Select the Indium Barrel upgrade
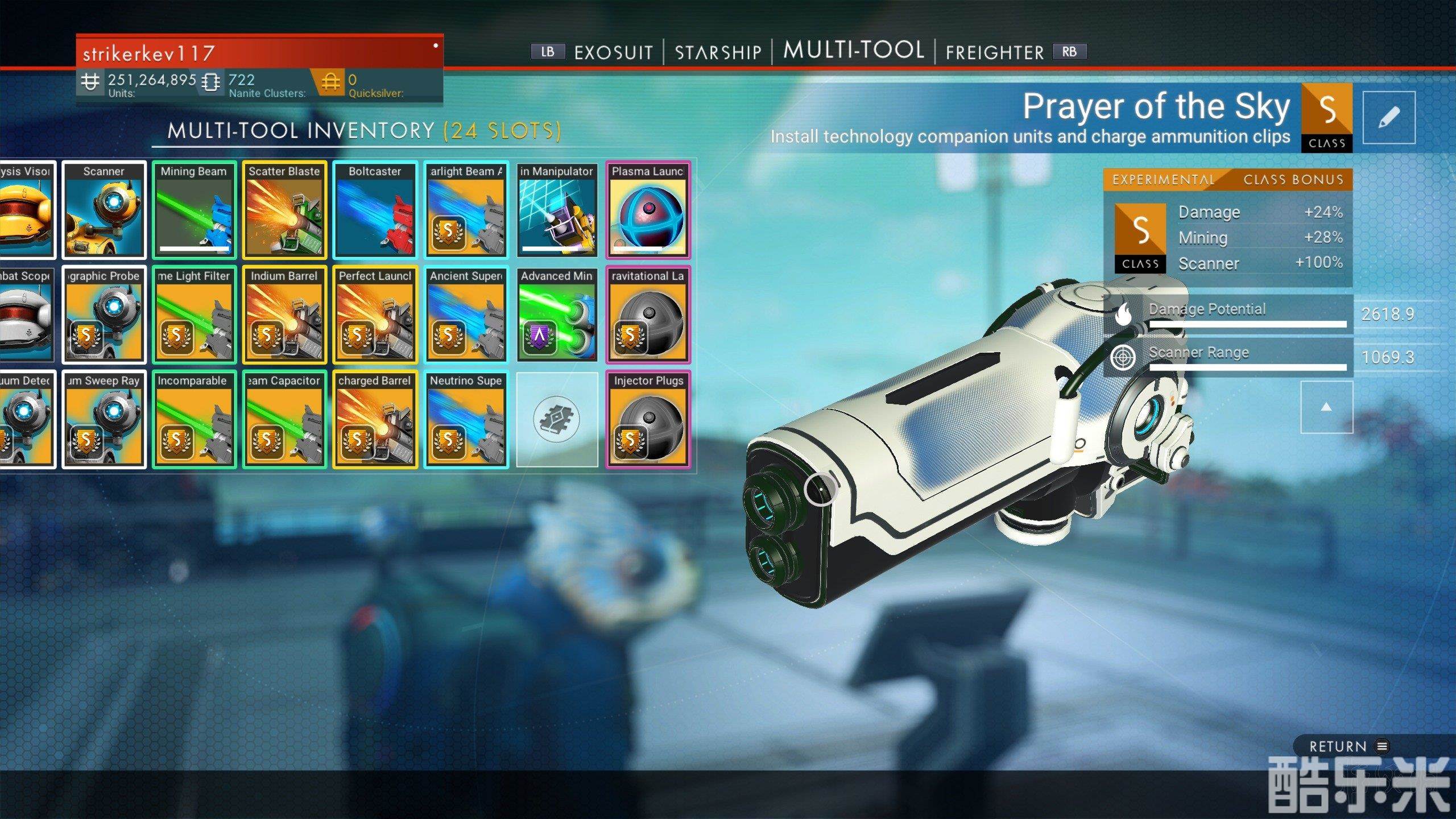This screenshot has height=819, width=1456. pyautogui.click(x=284, y=314)
